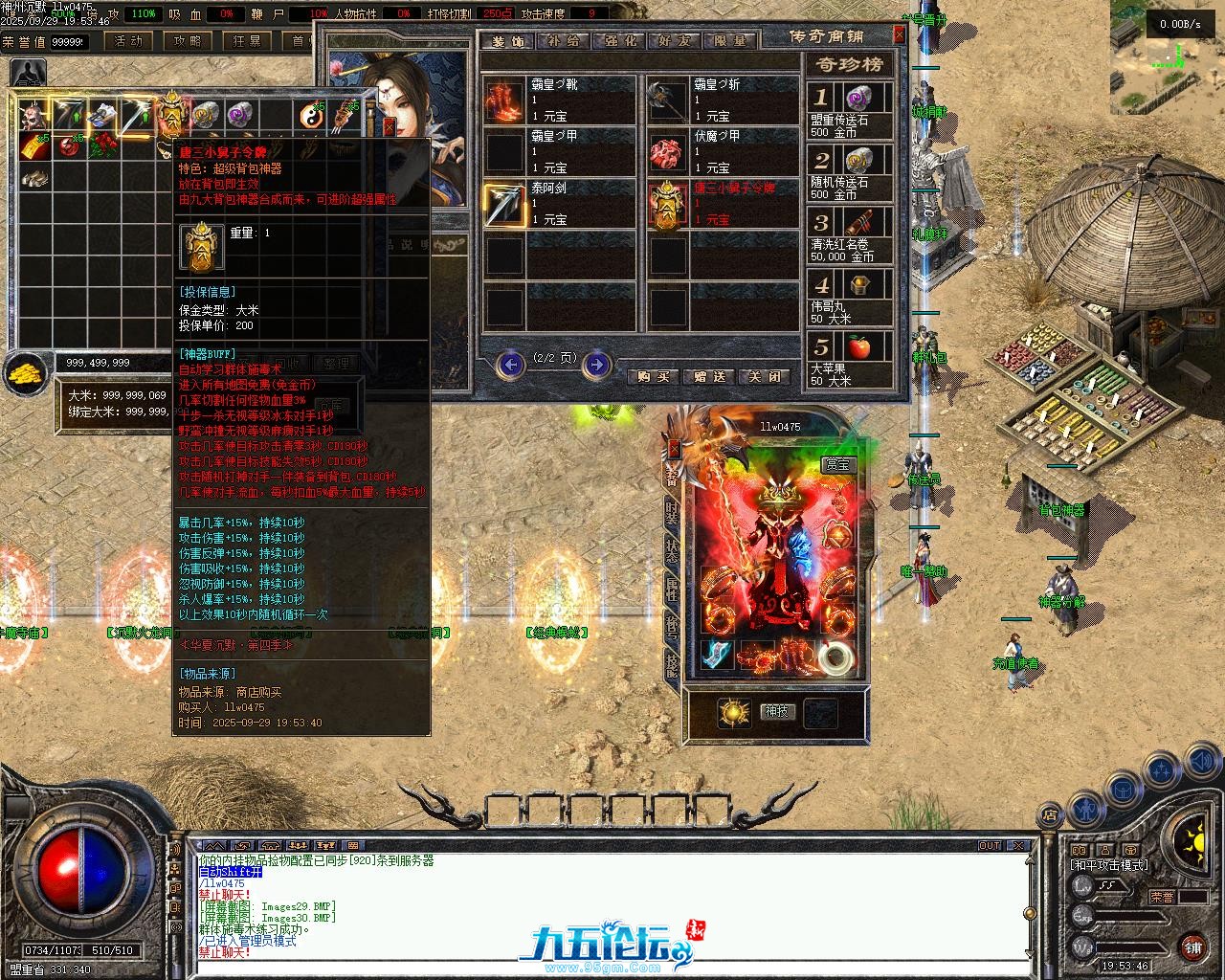The image size is (1225, 980).
Task: Select the 限量 shop category
Action: pos(729,40)
